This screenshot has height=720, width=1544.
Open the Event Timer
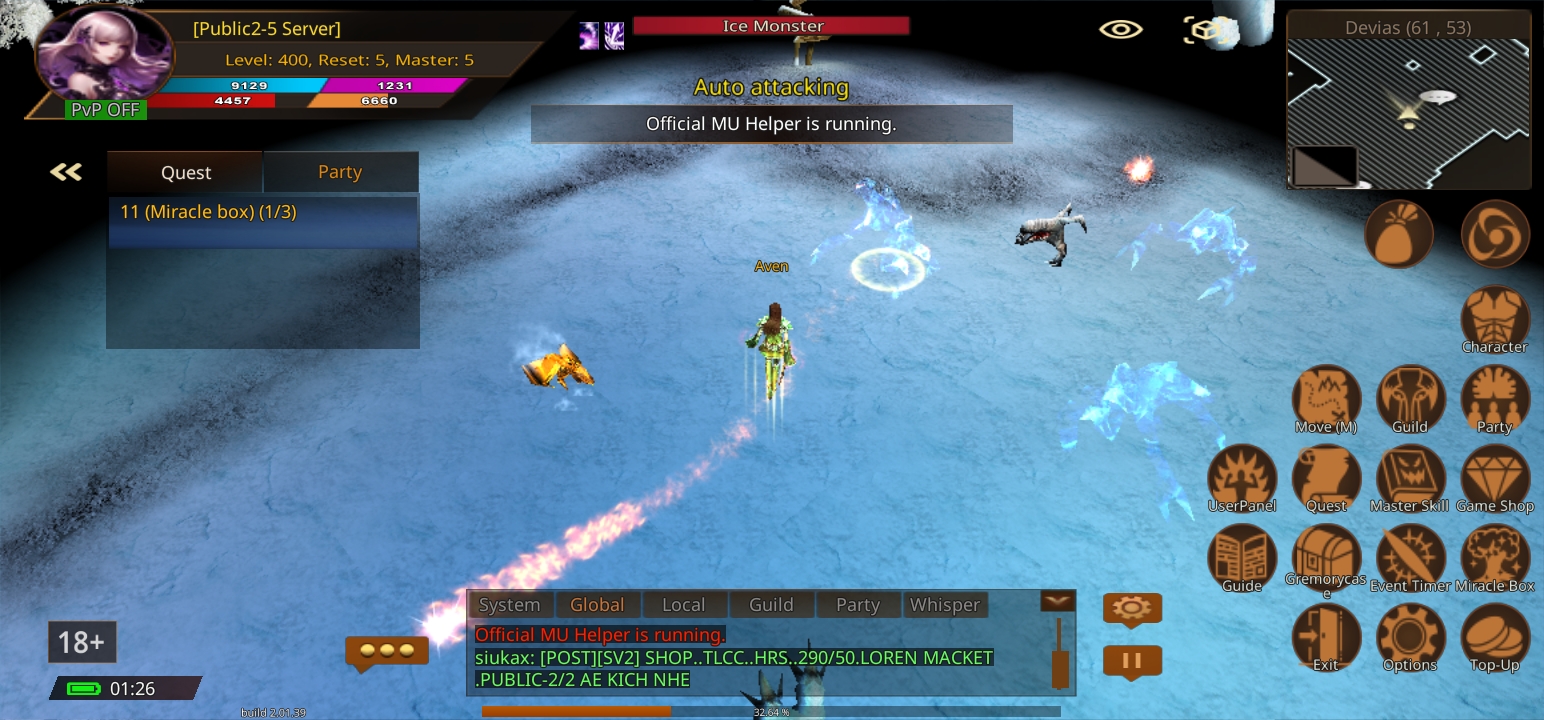tap(1410, 556)
